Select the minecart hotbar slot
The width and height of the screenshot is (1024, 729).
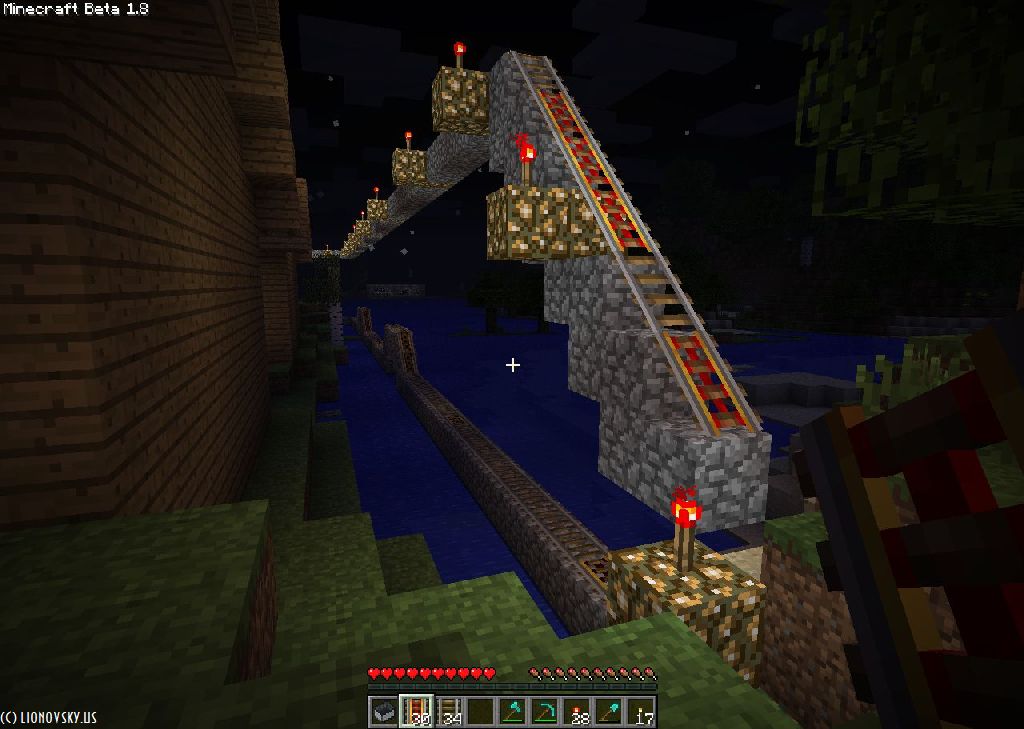tap(384, 712)
